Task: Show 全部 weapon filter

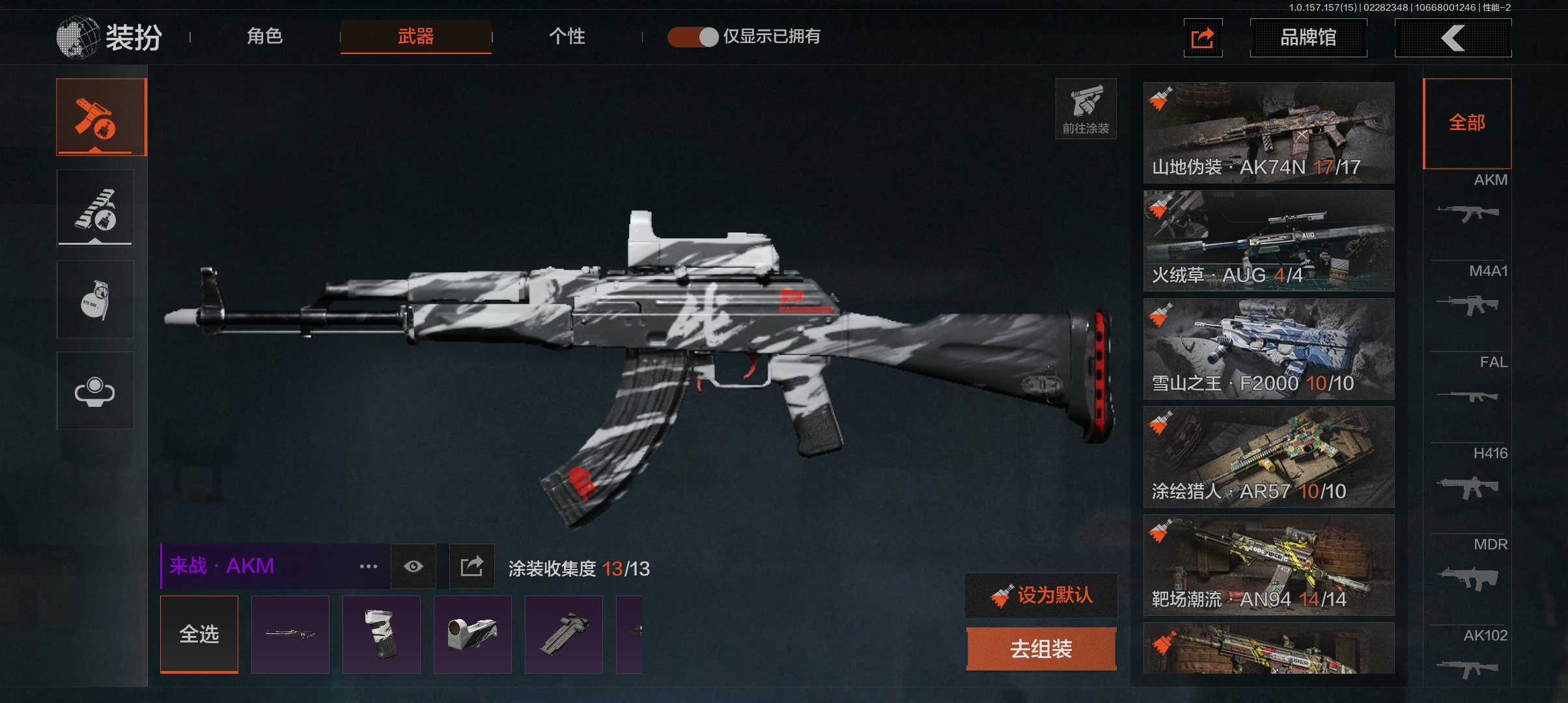Action: tap(1466, 122)
